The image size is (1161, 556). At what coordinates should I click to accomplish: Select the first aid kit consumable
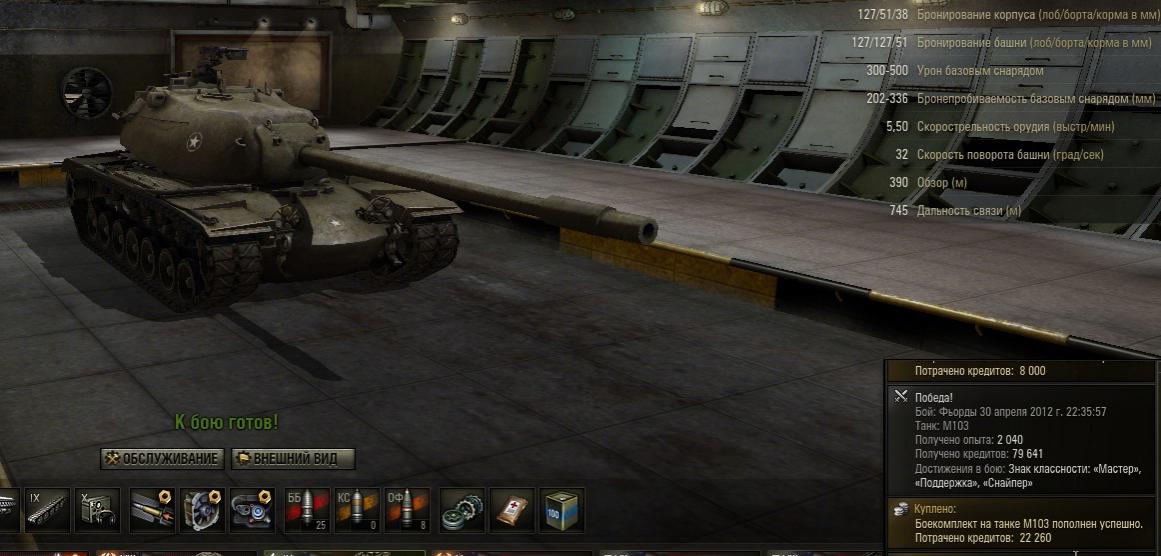[x=512, y=510]
